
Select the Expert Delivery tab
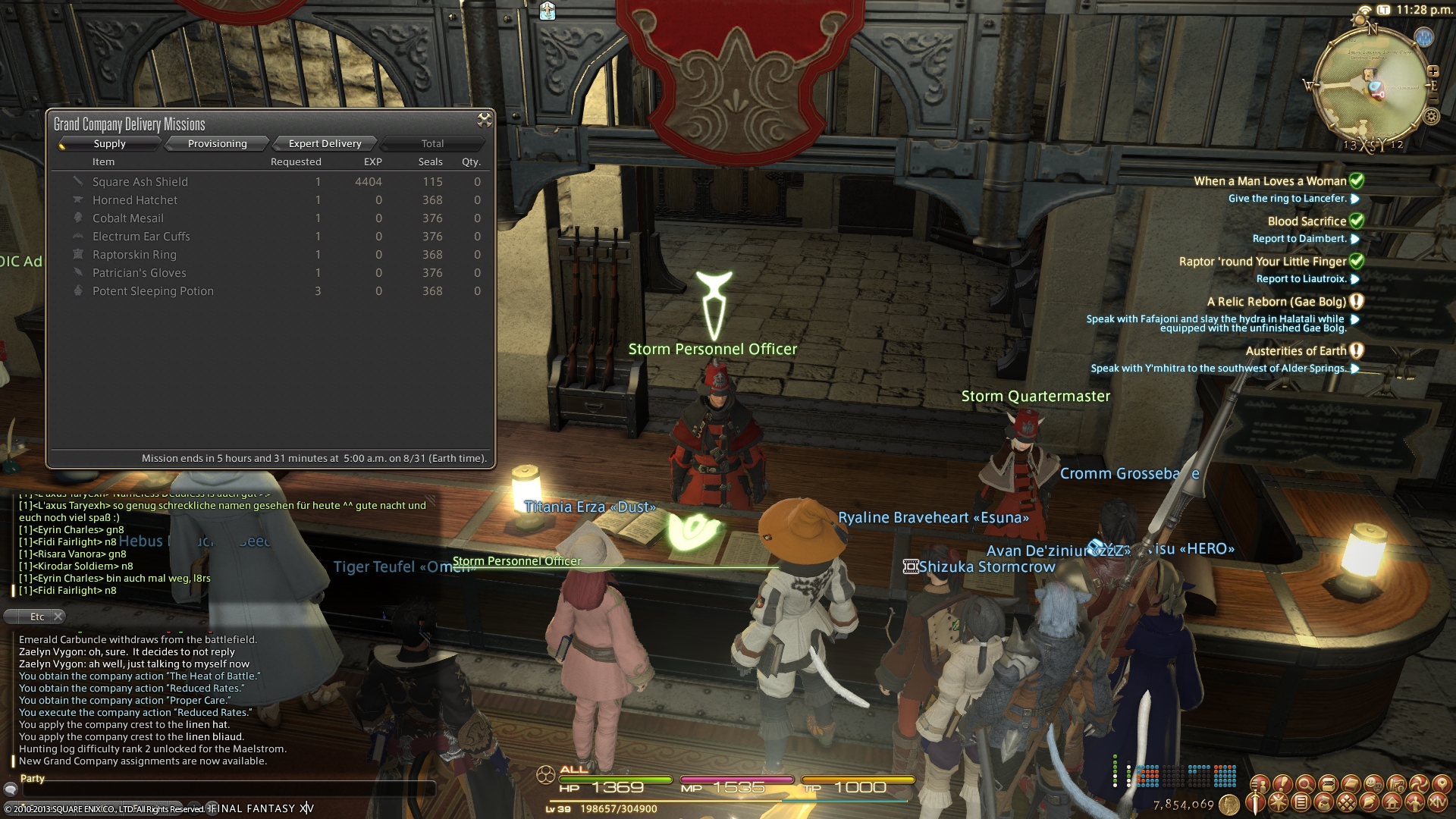coord(325,143)
